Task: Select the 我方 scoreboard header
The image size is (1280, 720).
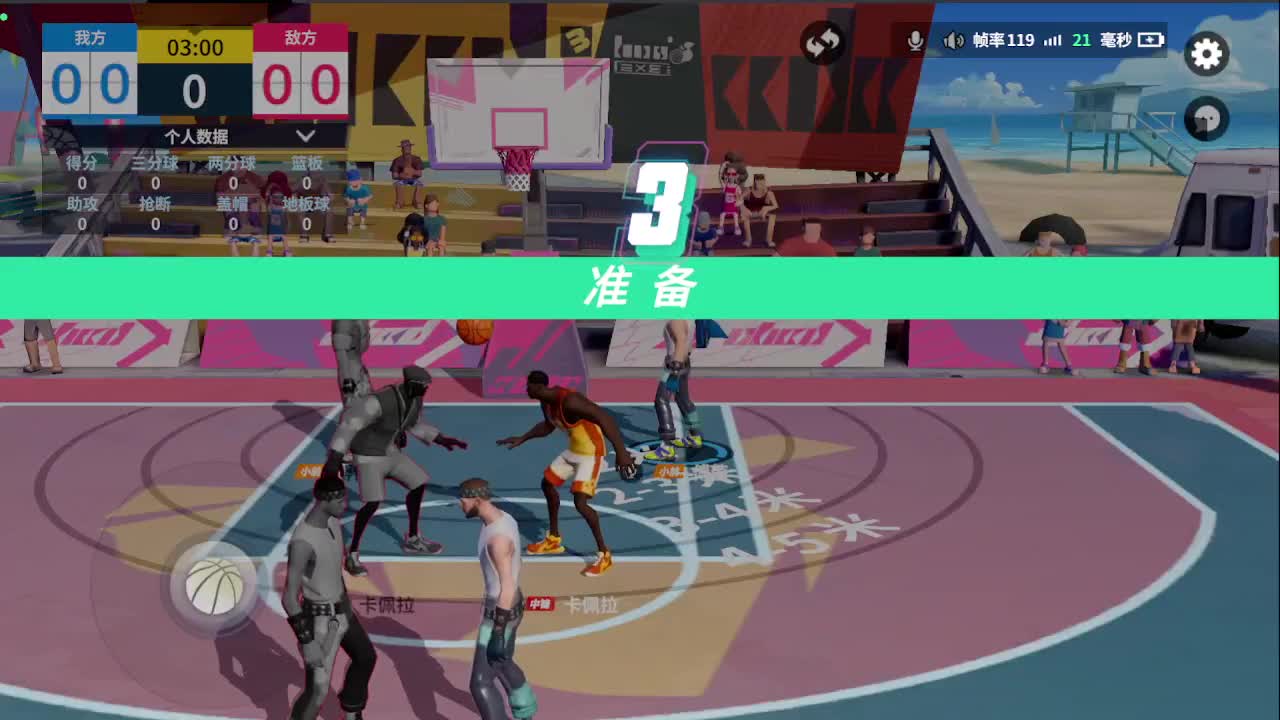Action: coord(92,38)
